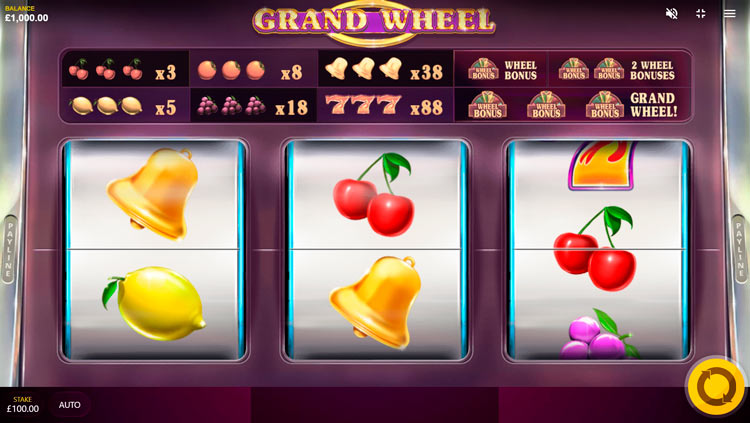Toggle fullscreen display mode
This screenshot has width=750, height=423.
tap(701, 13)
